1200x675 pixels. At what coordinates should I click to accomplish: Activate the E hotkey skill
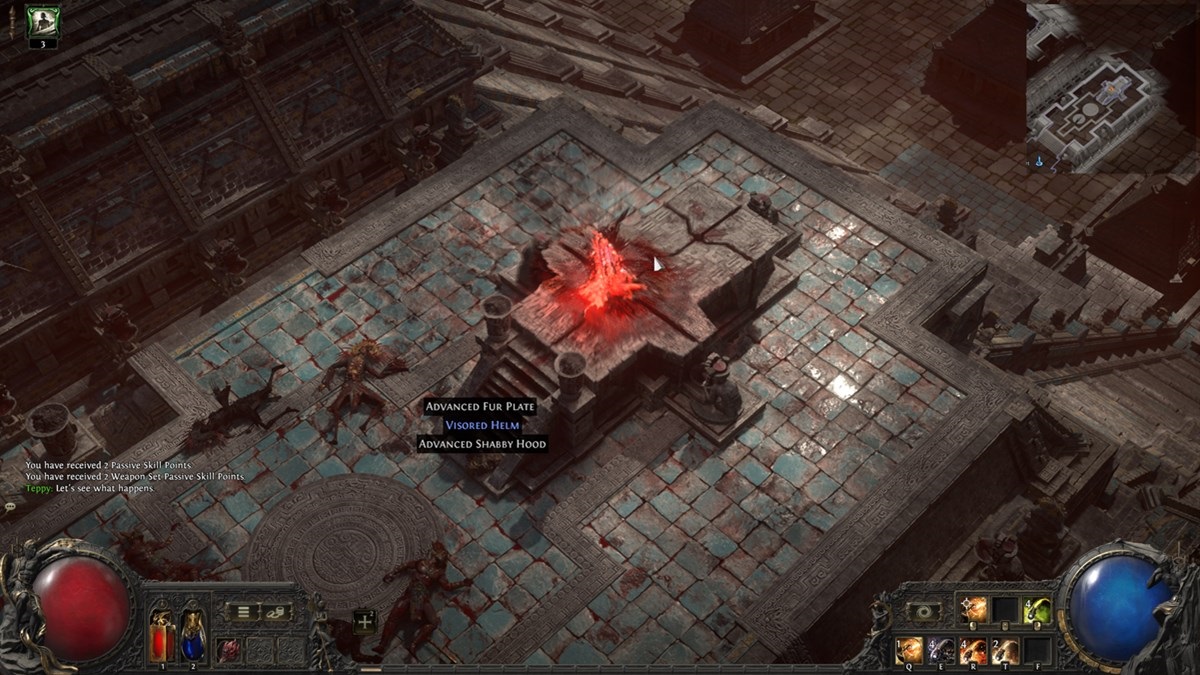[x=941, y=649]
